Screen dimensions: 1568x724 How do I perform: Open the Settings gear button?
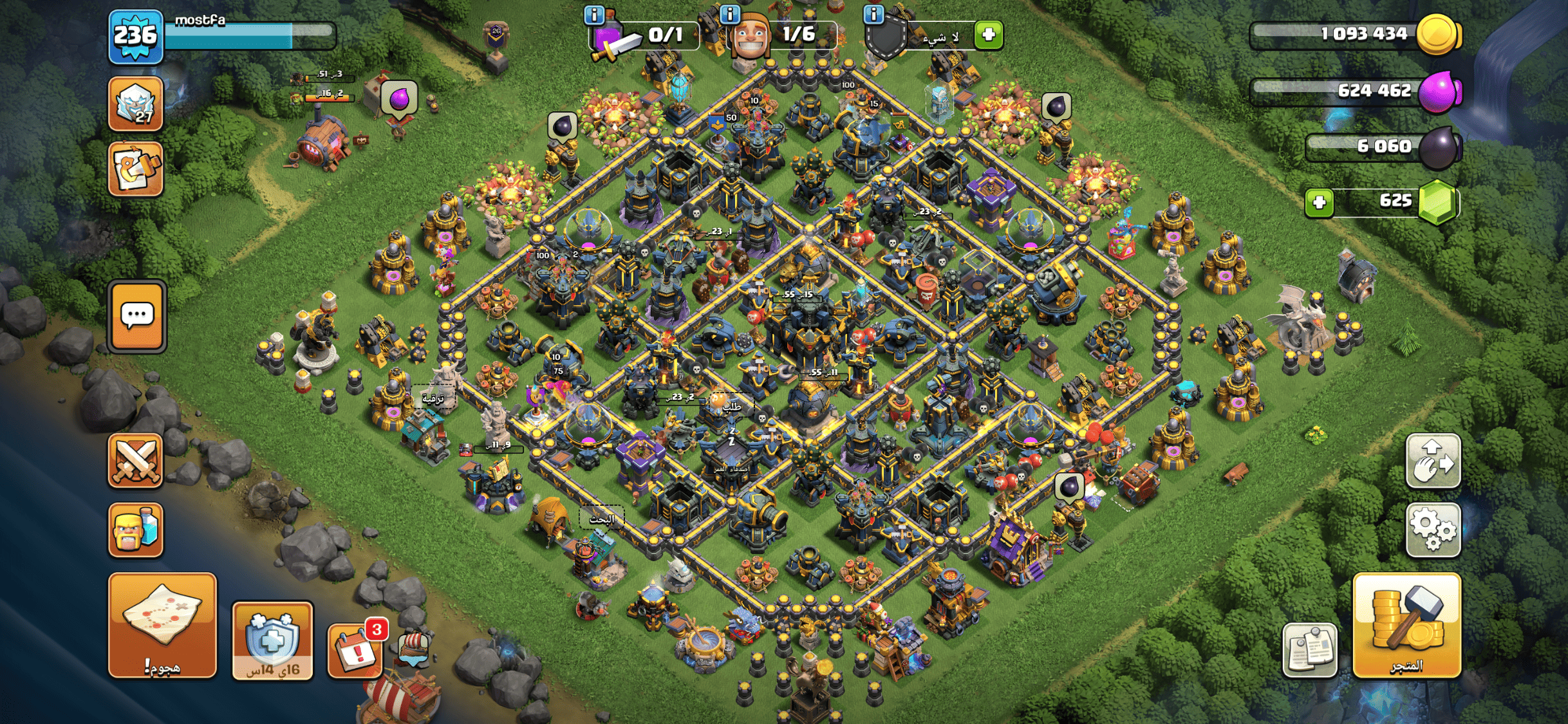pyautogui.click(x=1433, y=530)
